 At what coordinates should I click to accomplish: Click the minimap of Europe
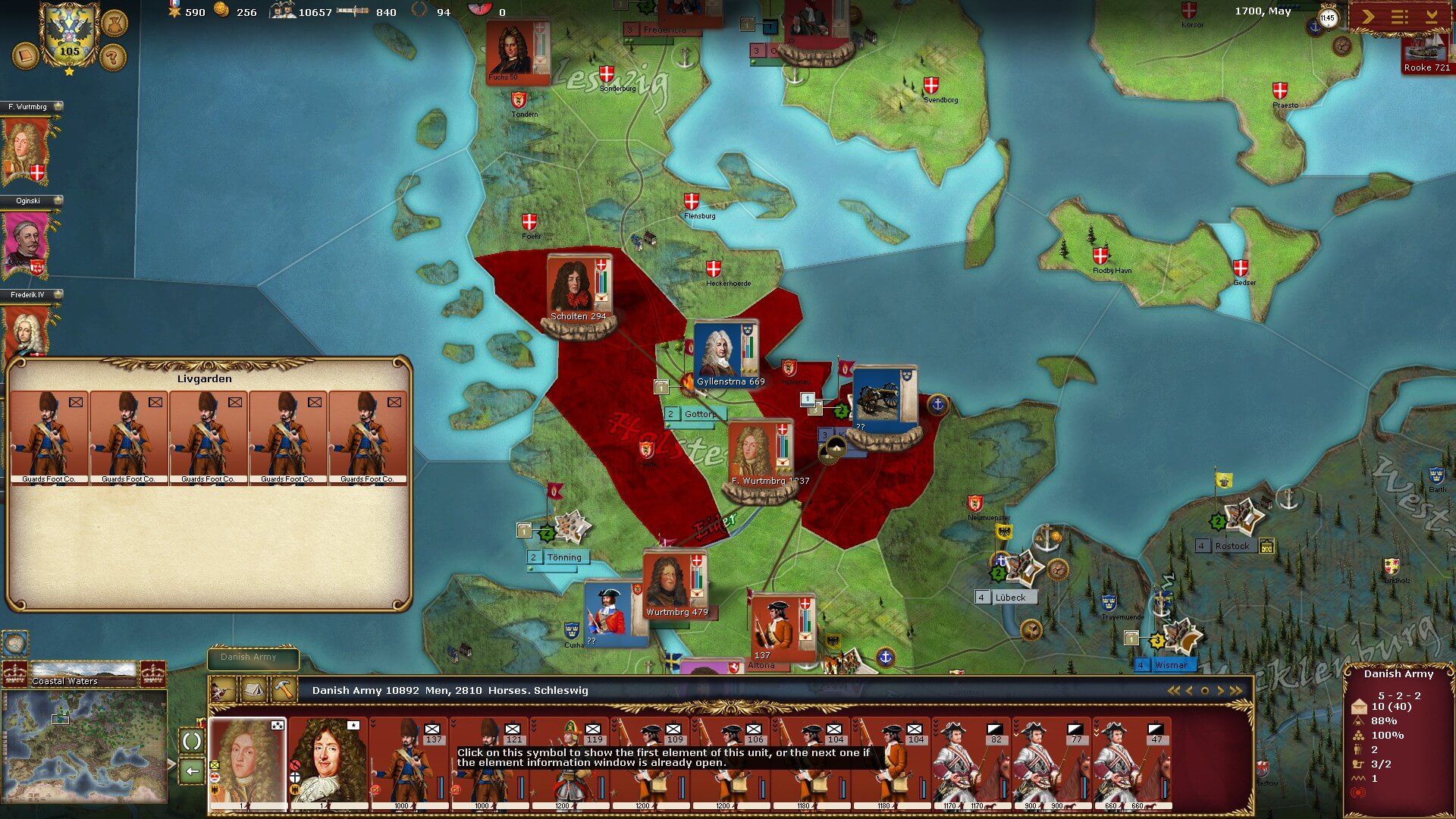pyautogui.click(x=84, y=746)
